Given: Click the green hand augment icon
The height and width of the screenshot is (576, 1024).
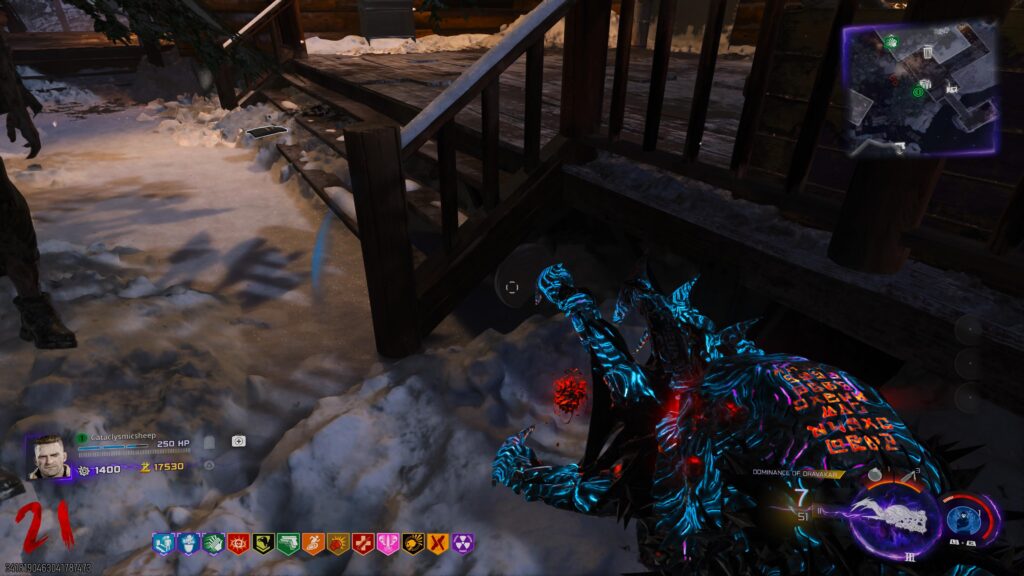Looking at the screenshot, I should (x=213, y=544).
